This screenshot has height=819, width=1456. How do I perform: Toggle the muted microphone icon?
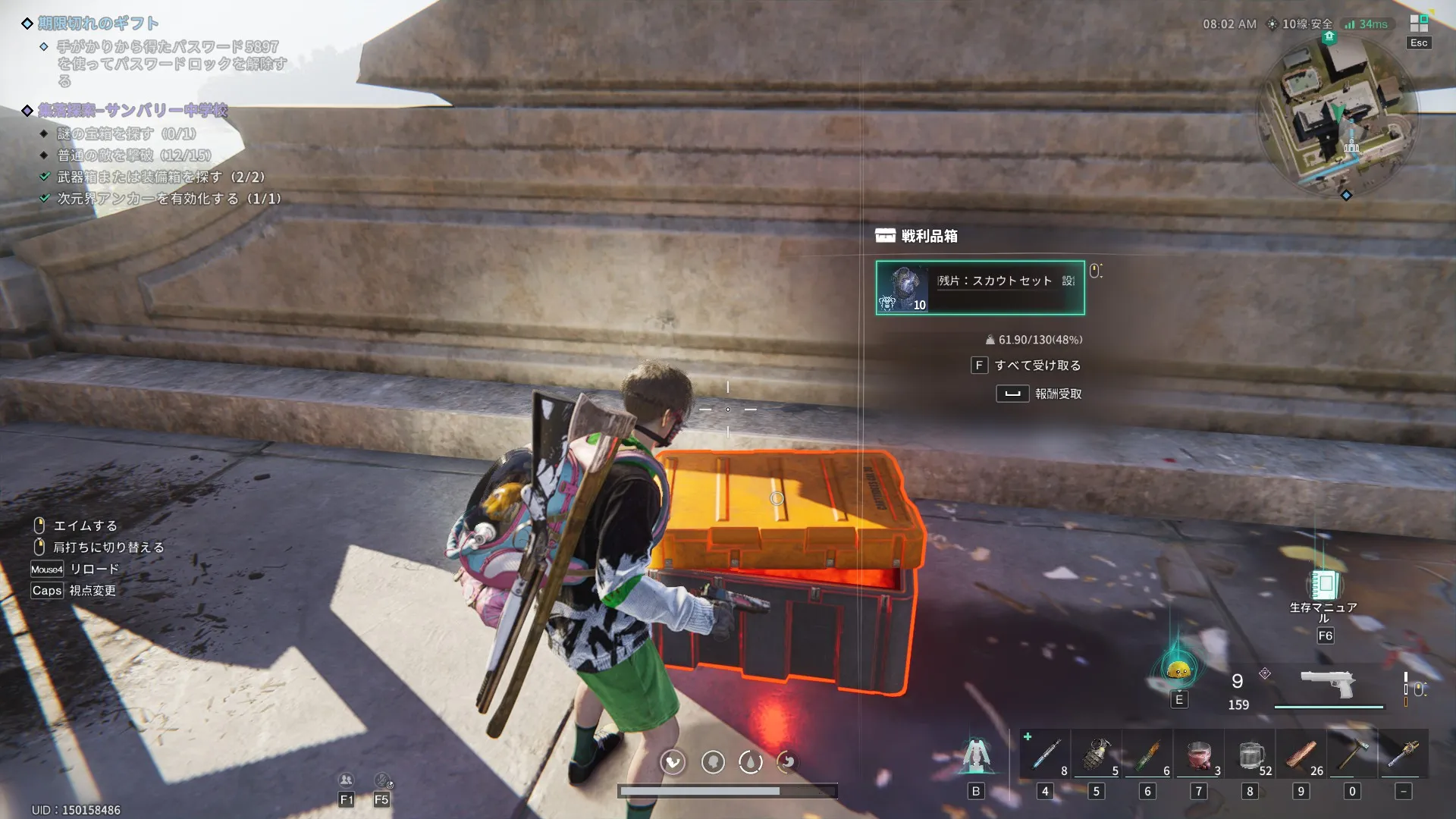pyautogui.click(x=382, y=780)
